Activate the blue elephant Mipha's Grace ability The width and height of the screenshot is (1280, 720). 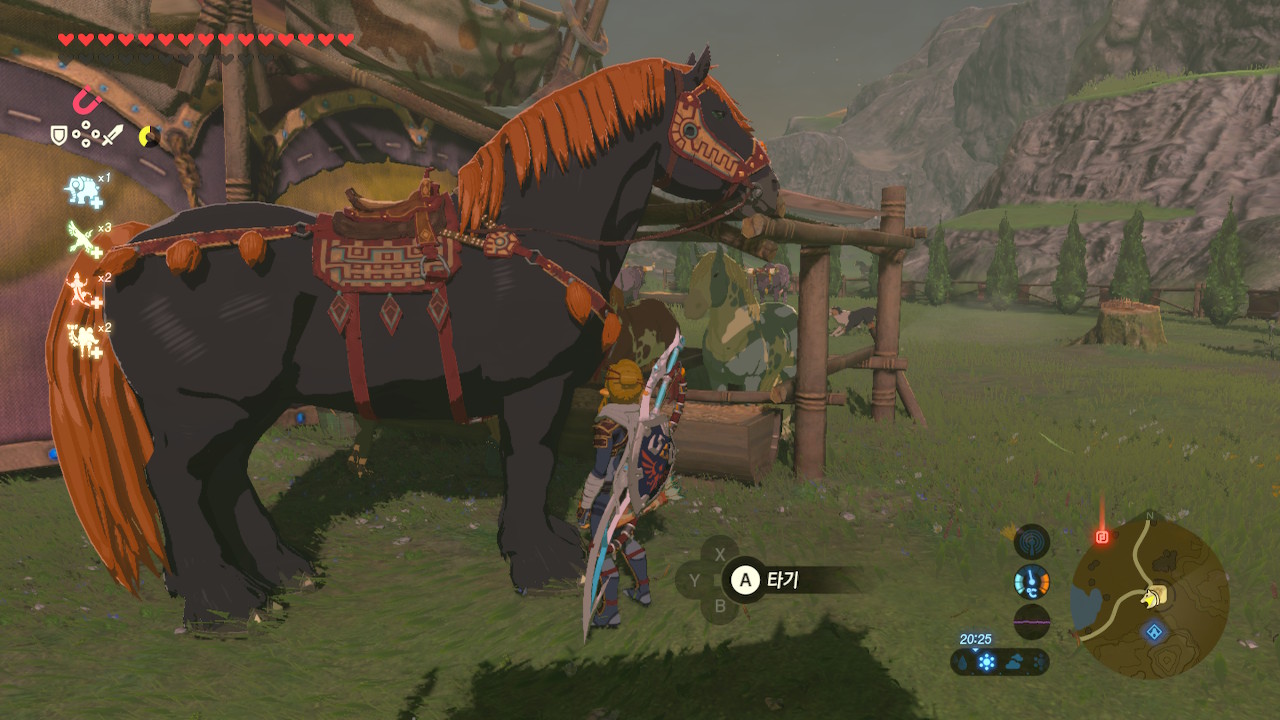click(82, 190)
